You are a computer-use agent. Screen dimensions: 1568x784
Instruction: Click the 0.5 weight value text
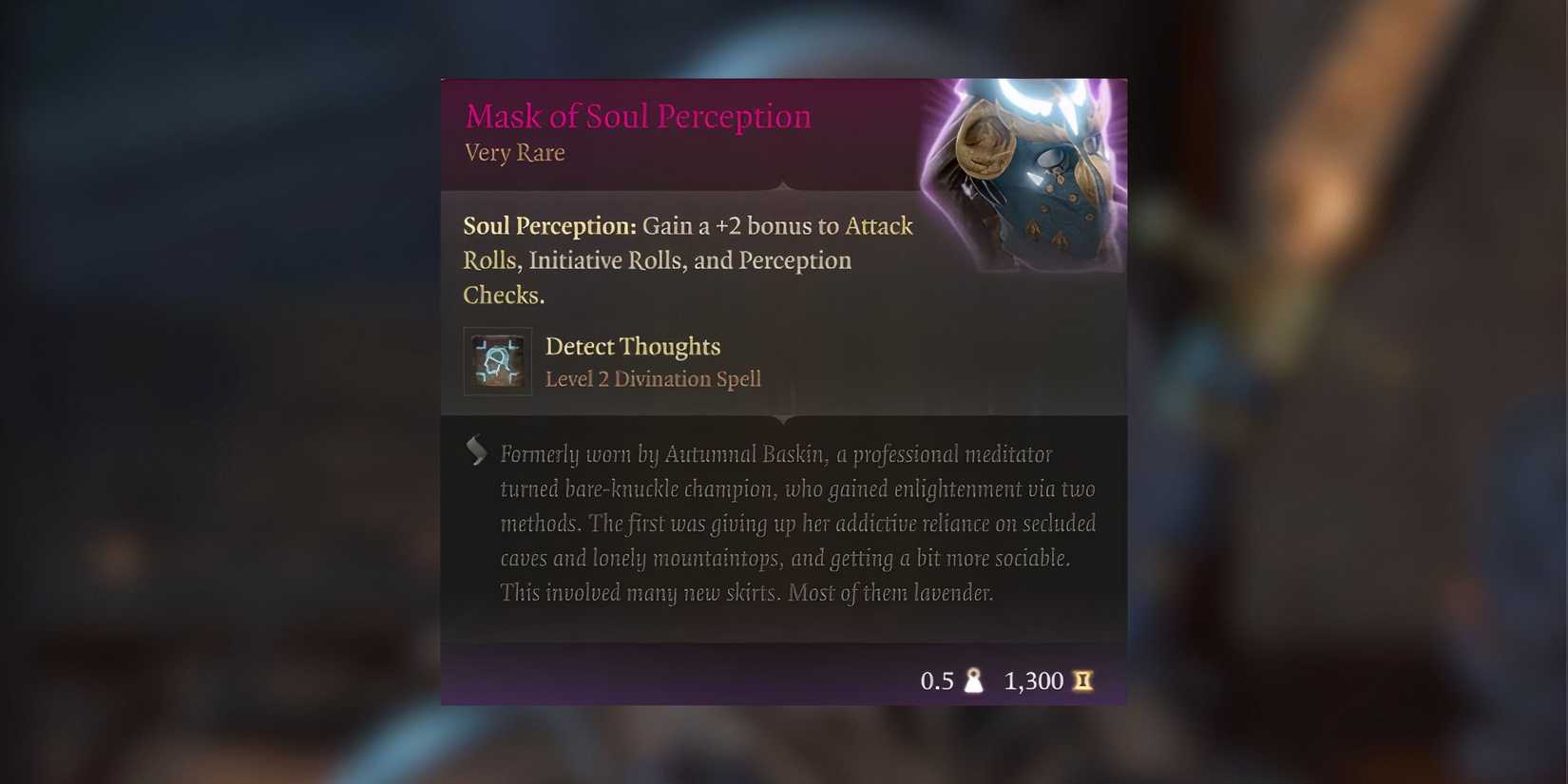937,680
